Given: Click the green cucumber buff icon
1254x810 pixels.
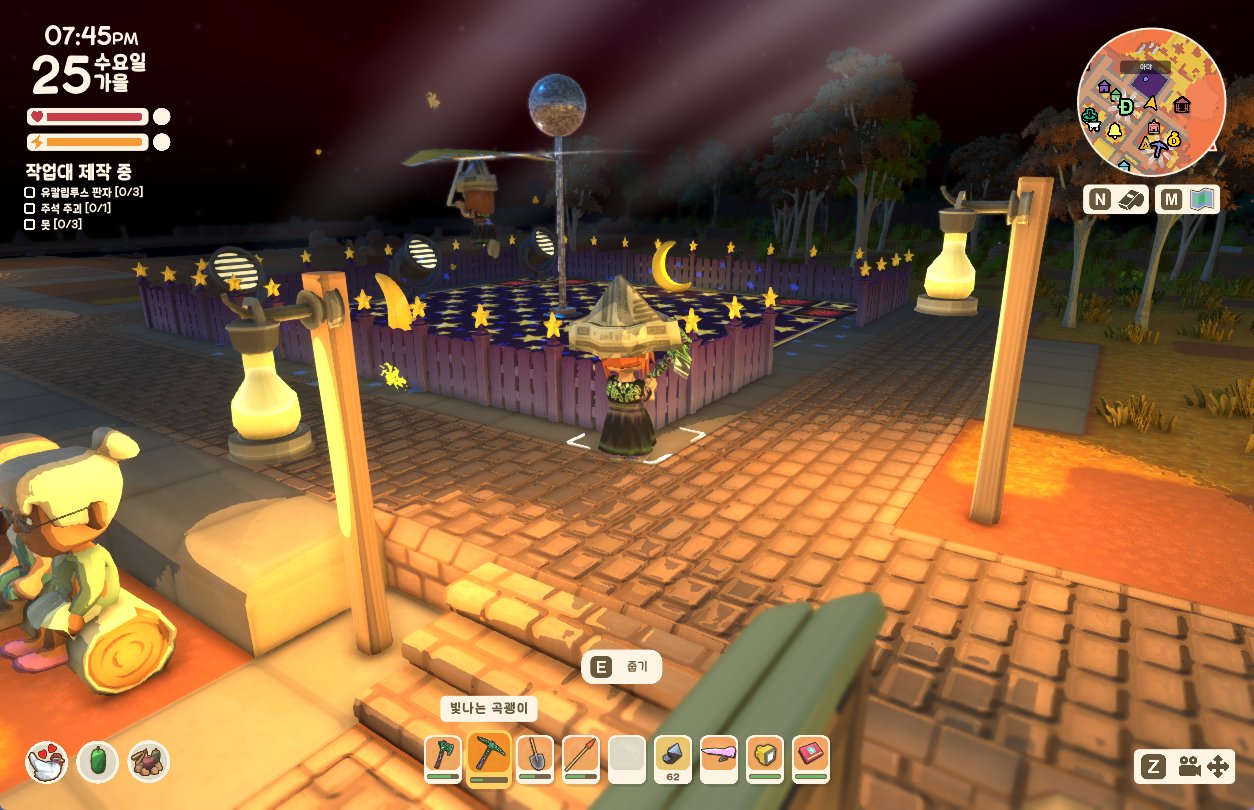Looking at the screenshot, I should [x=98, y=762].
